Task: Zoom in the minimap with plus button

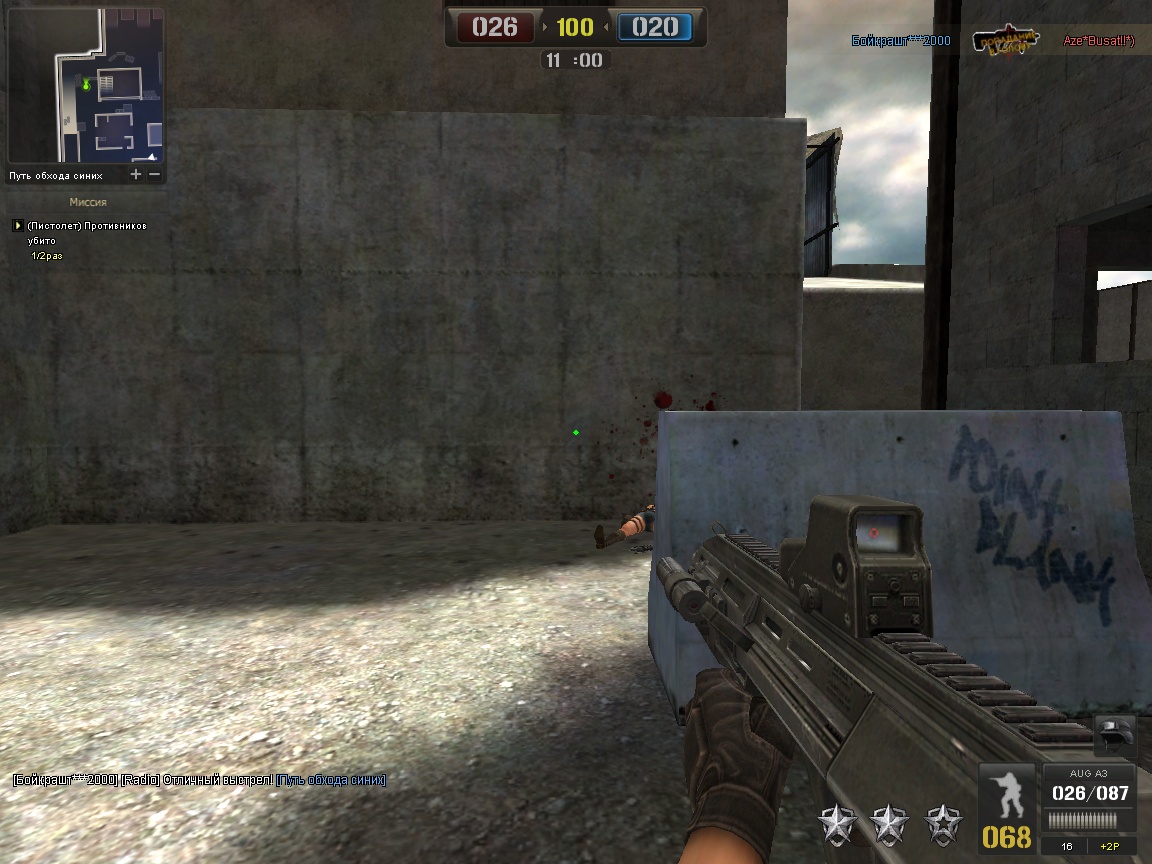Action: tap(136, 175)
